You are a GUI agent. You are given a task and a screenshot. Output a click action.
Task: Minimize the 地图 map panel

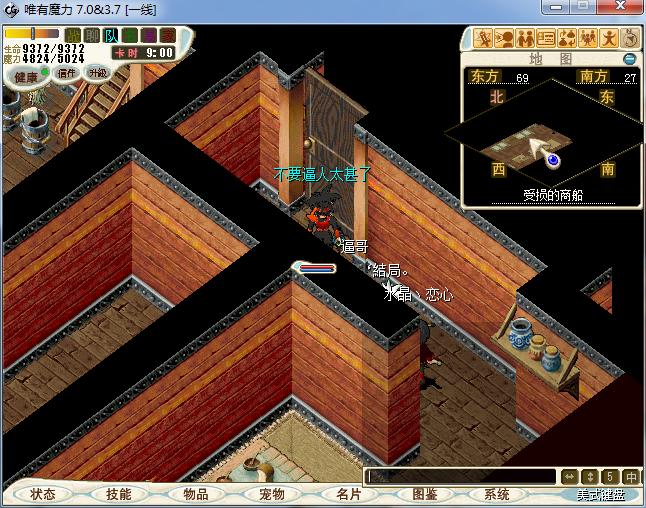[x=630, y=58]
